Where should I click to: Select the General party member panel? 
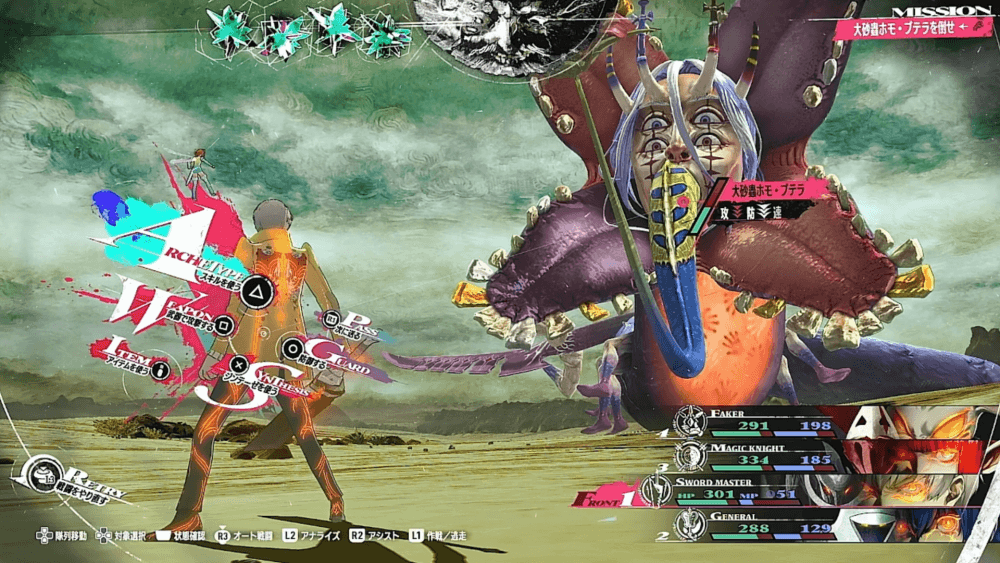point(820,522)
